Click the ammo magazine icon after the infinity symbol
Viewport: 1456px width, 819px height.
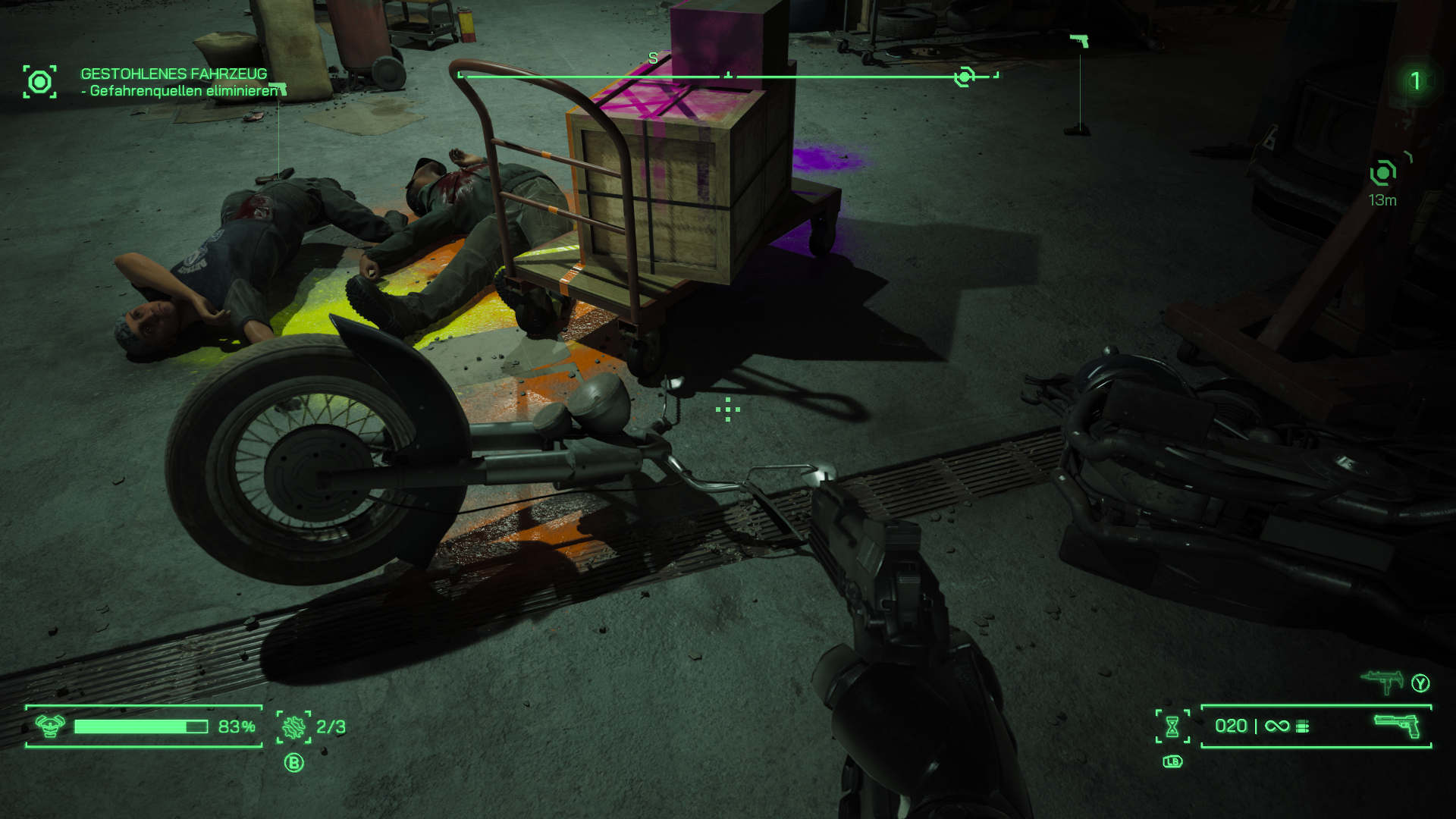tap(1304, 726)
